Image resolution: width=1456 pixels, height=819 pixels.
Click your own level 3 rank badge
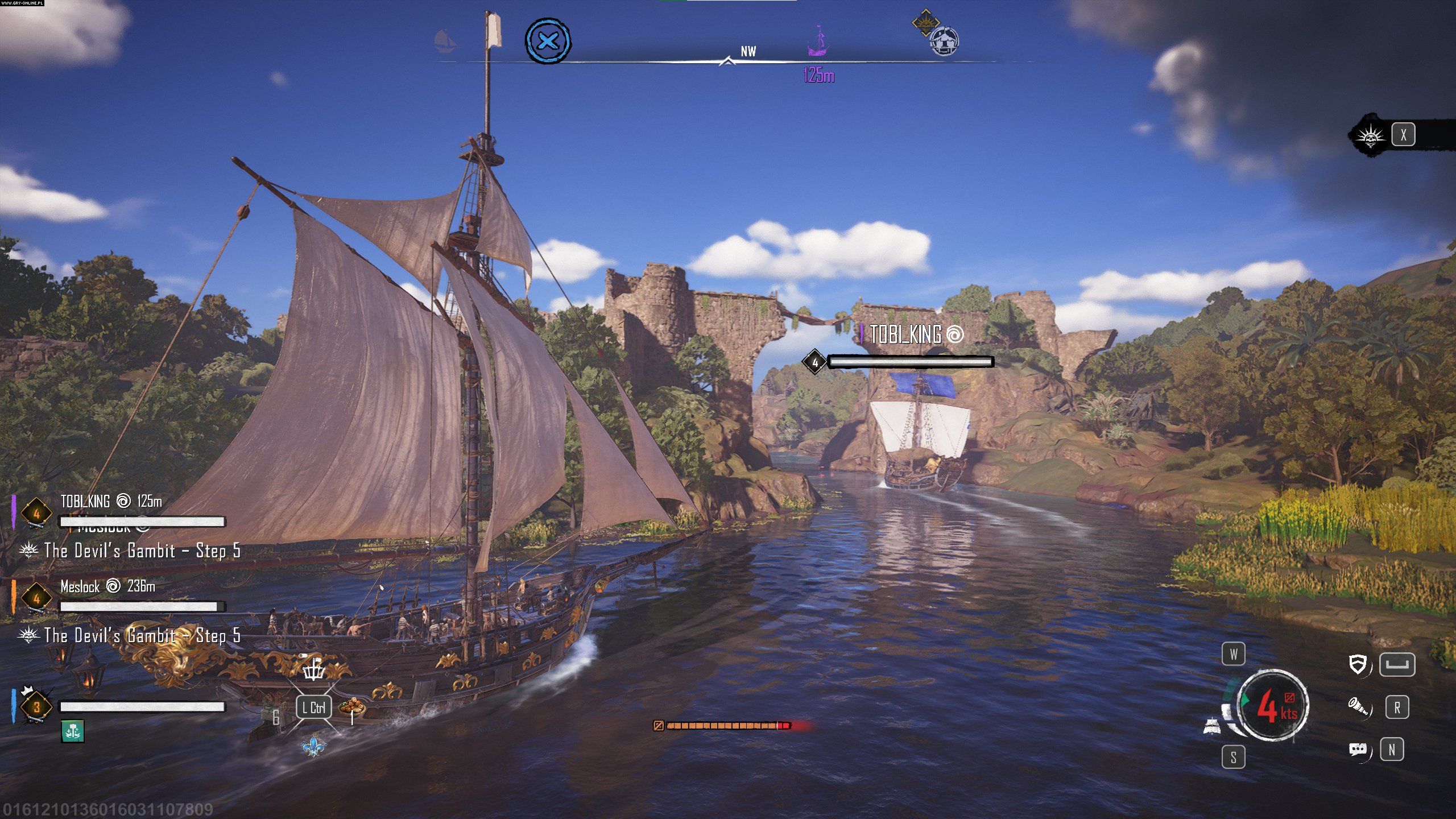click(36, 708)
